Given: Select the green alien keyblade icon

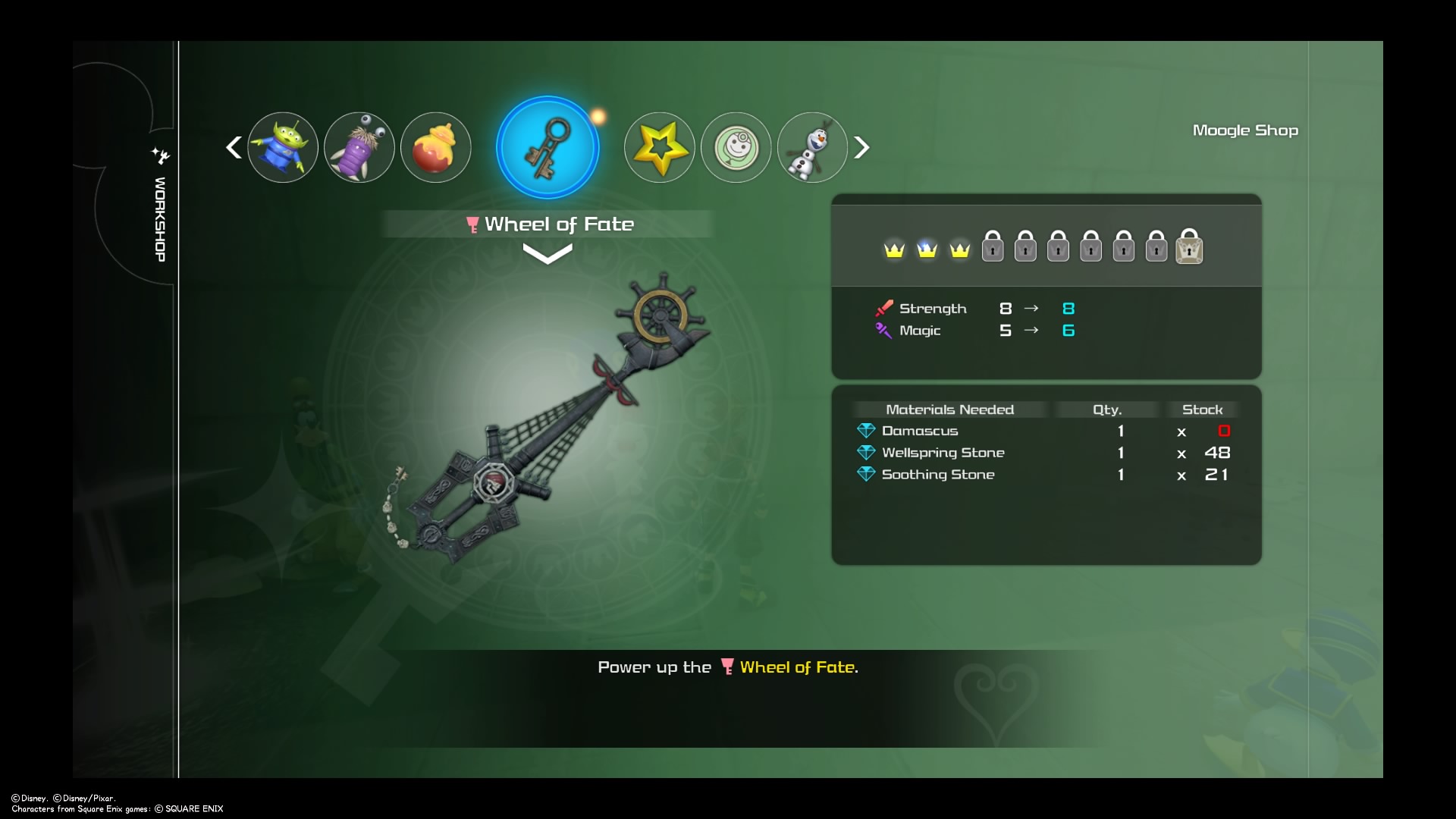Looking at the screenshot, I should 282,147.
